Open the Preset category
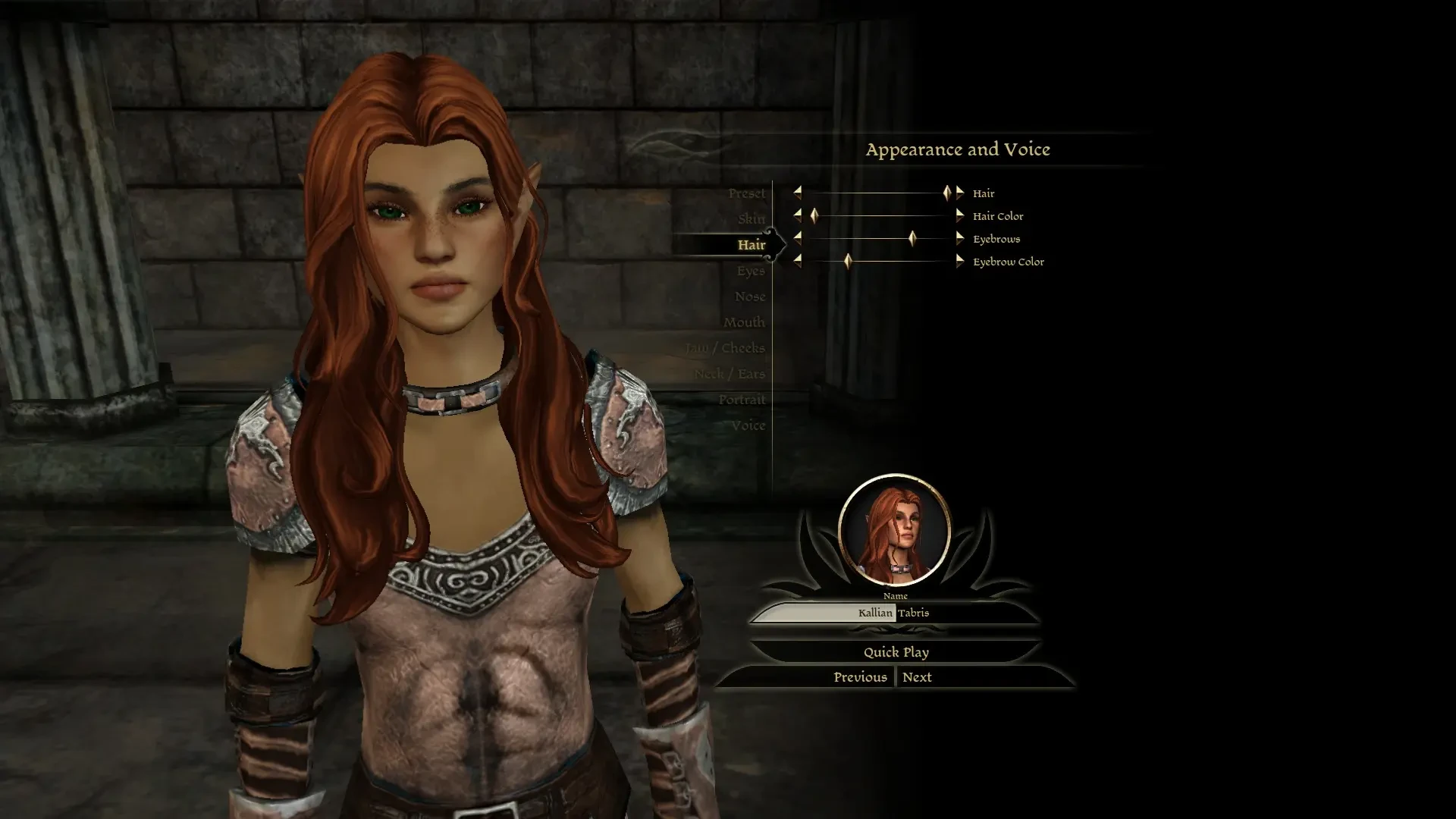 coord(748,193)
